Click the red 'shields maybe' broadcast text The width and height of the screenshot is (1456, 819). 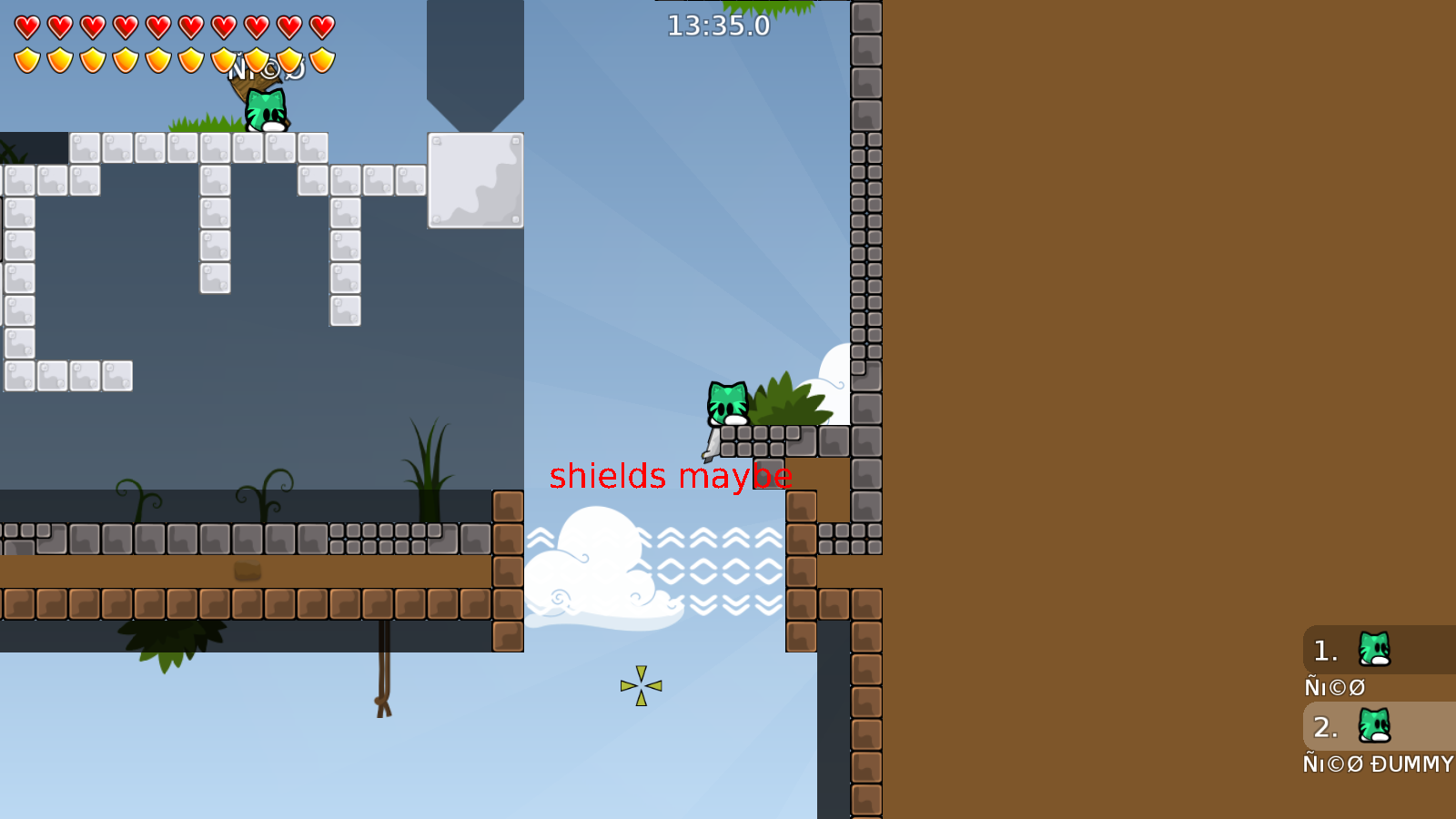coord(672,477)
